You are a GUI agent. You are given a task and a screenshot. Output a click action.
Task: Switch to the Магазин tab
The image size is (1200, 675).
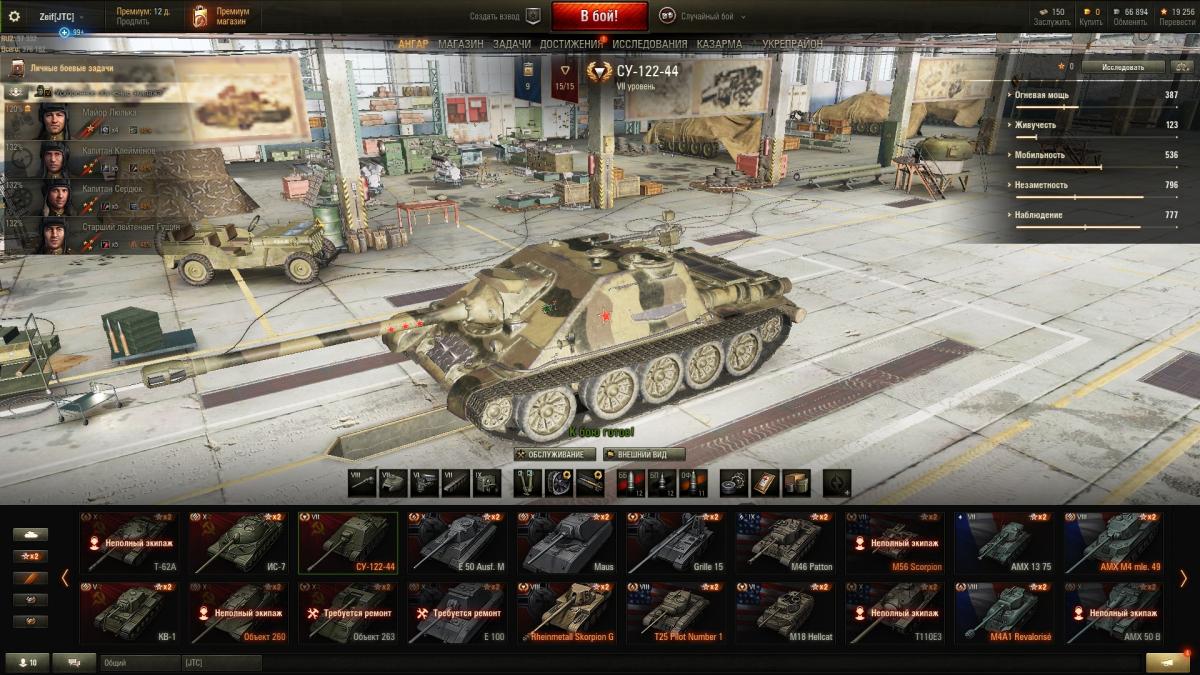pyautogui.click(x=460, y=45)
